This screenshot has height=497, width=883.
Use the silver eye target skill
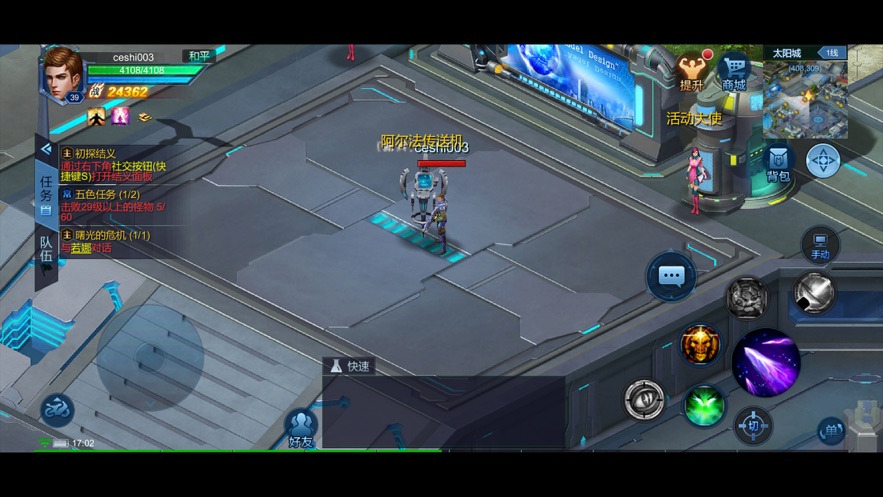coord(645,399)
